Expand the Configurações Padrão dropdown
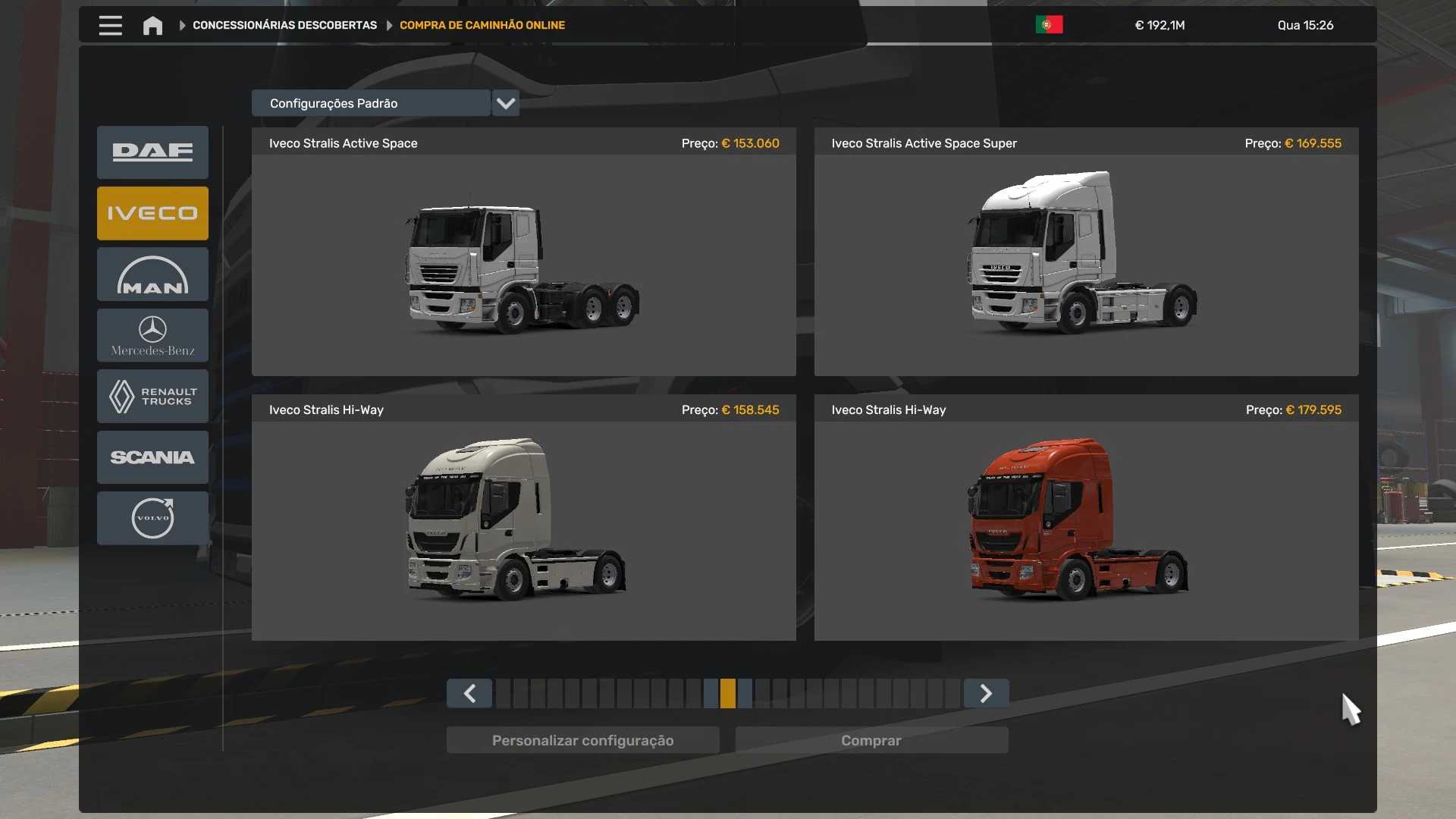 (x=506, y=103)
